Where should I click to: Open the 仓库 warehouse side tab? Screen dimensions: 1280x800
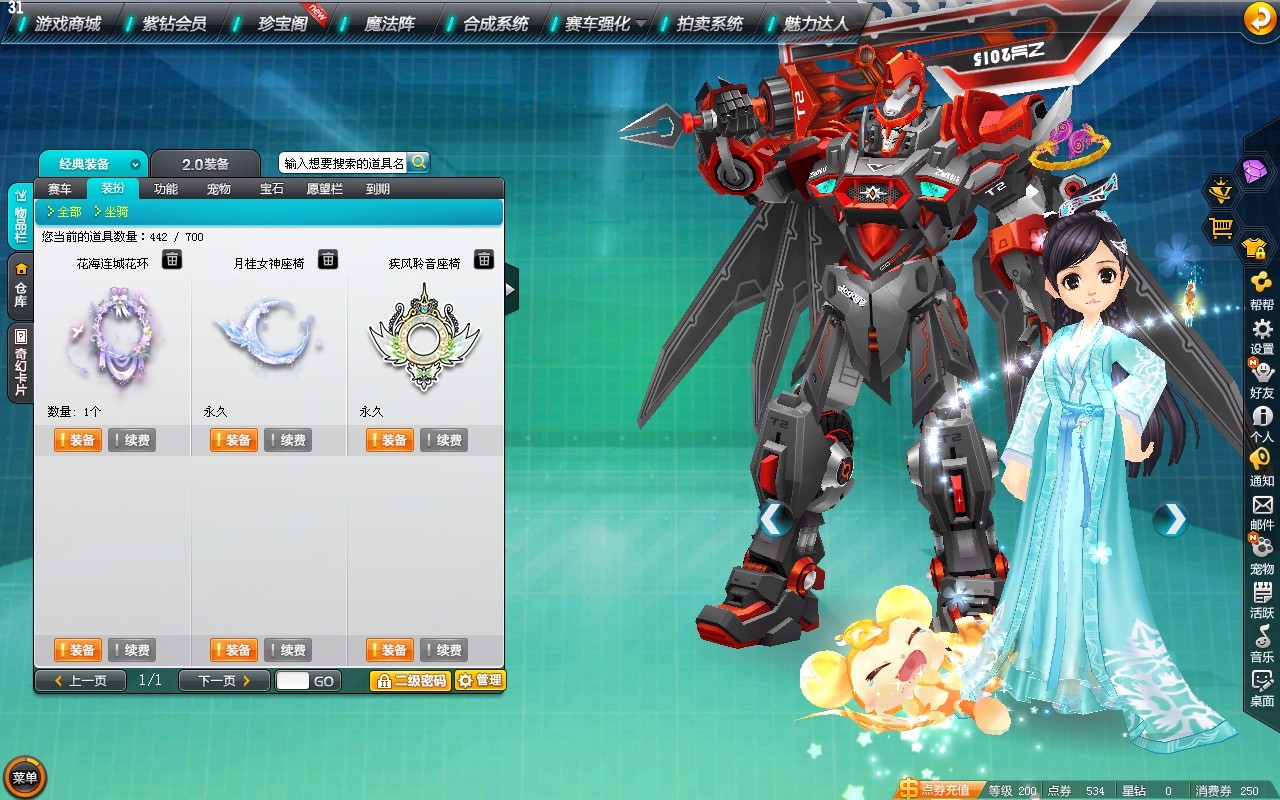pos(20,285)
